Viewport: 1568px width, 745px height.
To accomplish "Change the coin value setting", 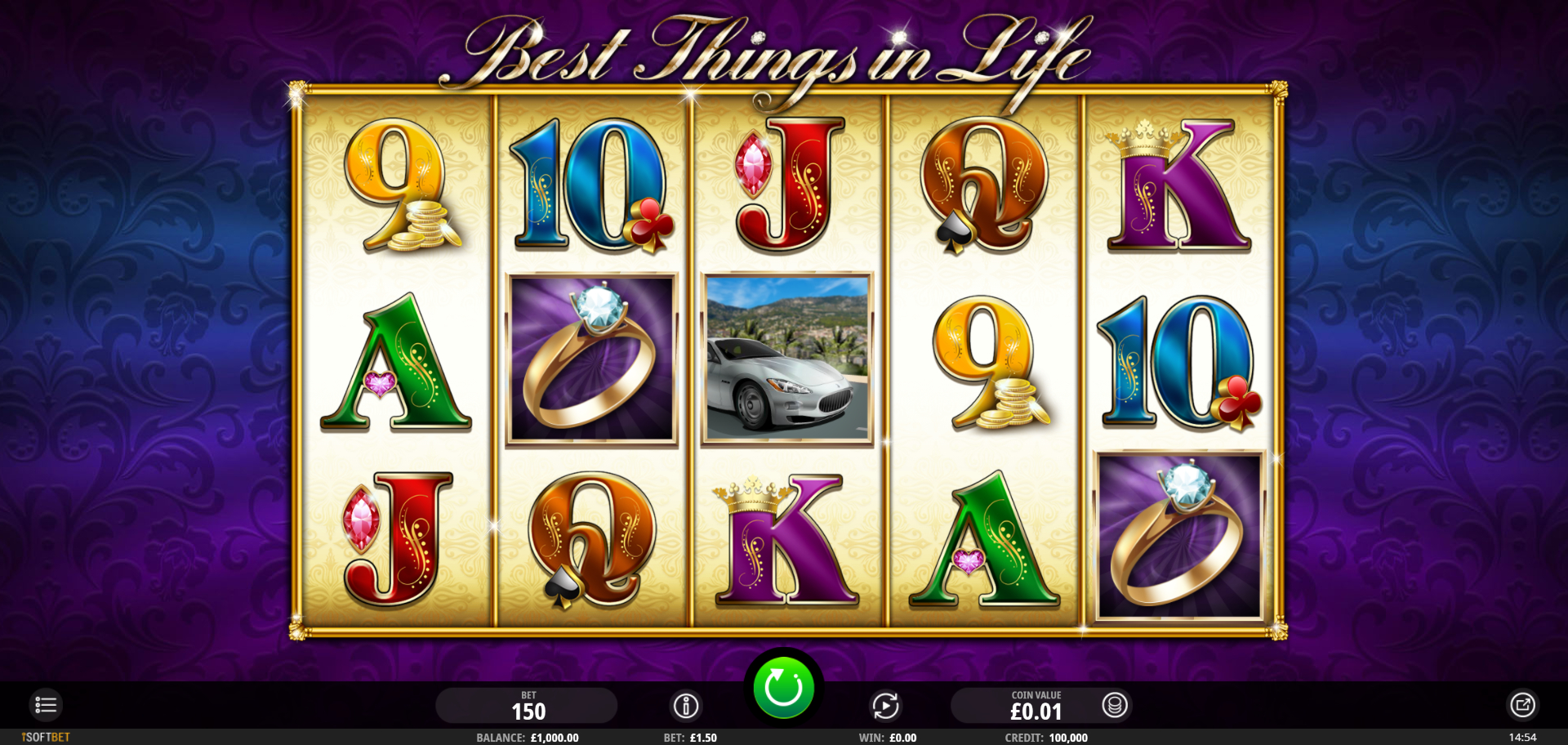I will point(1035,706).
